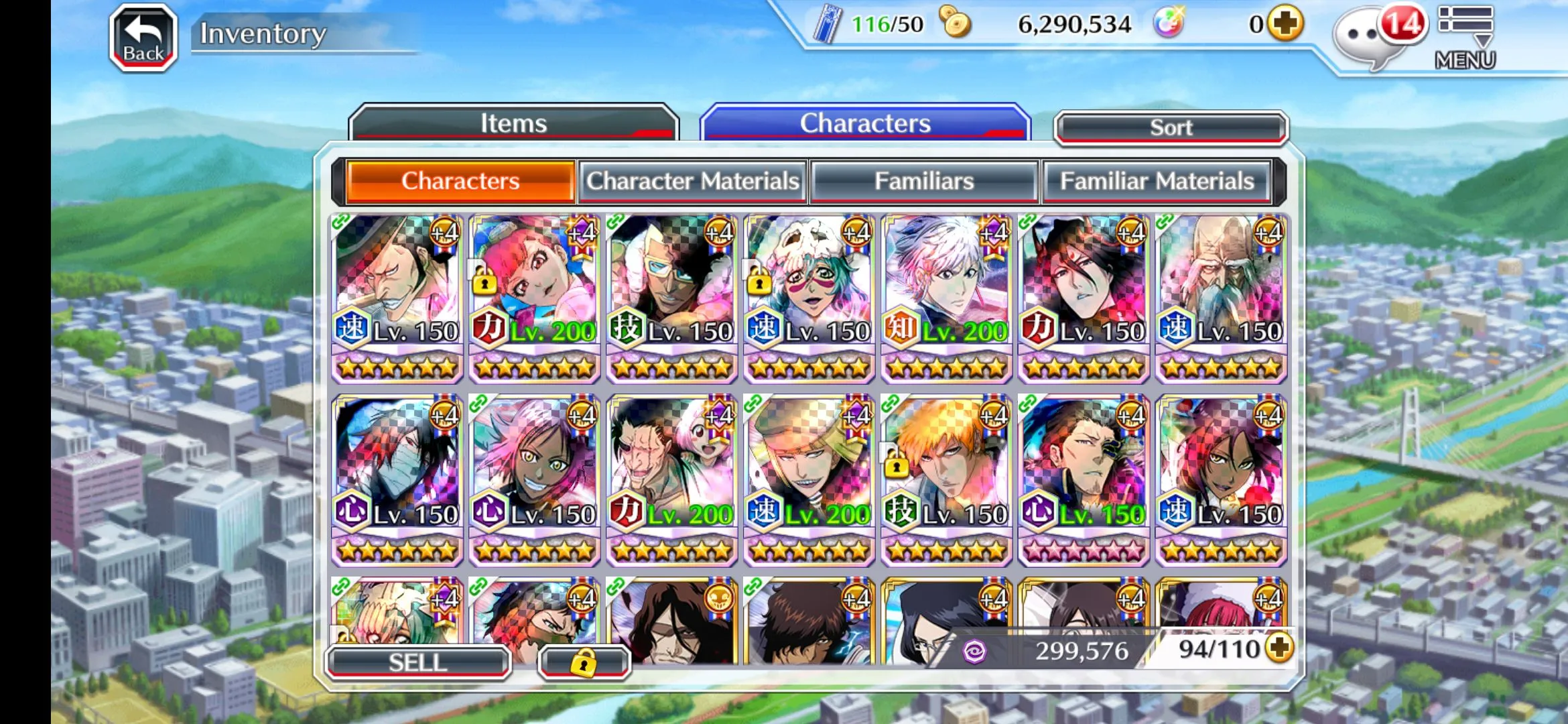This screenshot has width=1568, height=724.
Task: View the Familiars sub-tab
Action: pos(924,181)
